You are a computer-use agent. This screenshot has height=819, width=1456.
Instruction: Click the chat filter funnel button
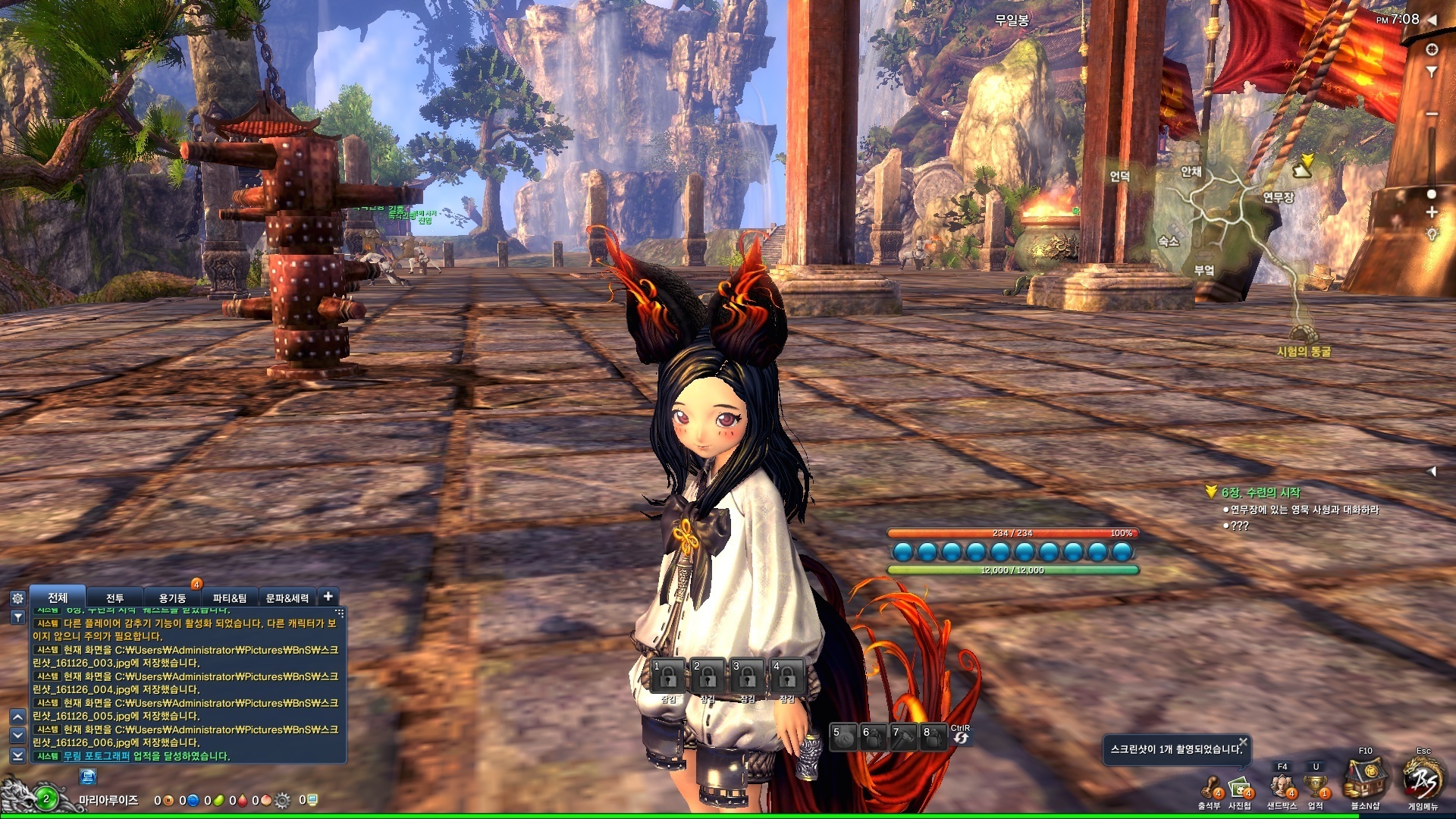tap(17, 617)
